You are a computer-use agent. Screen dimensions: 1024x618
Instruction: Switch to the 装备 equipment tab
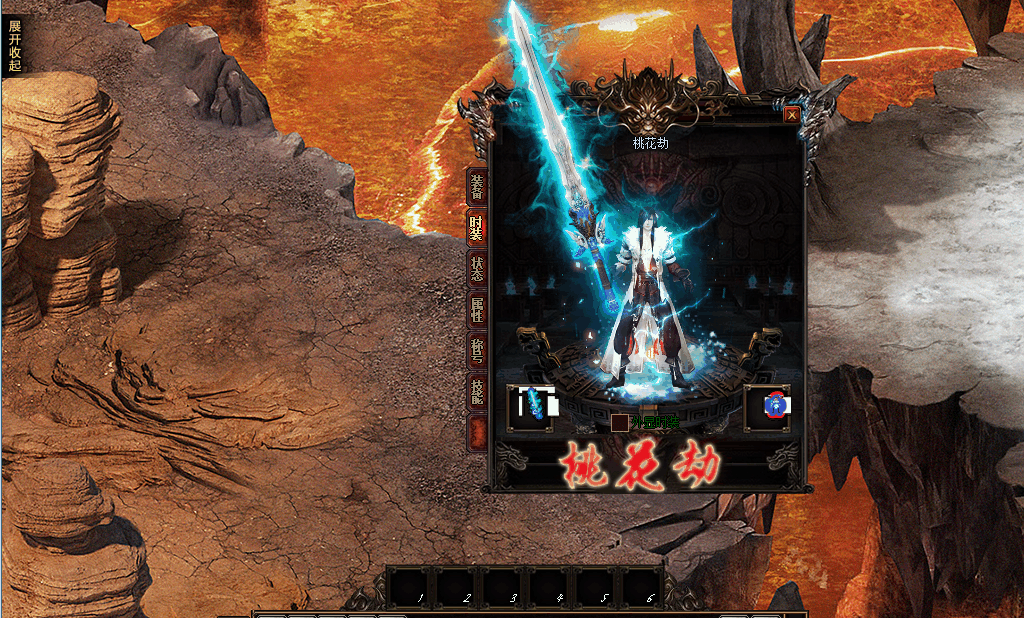(478, 187)
